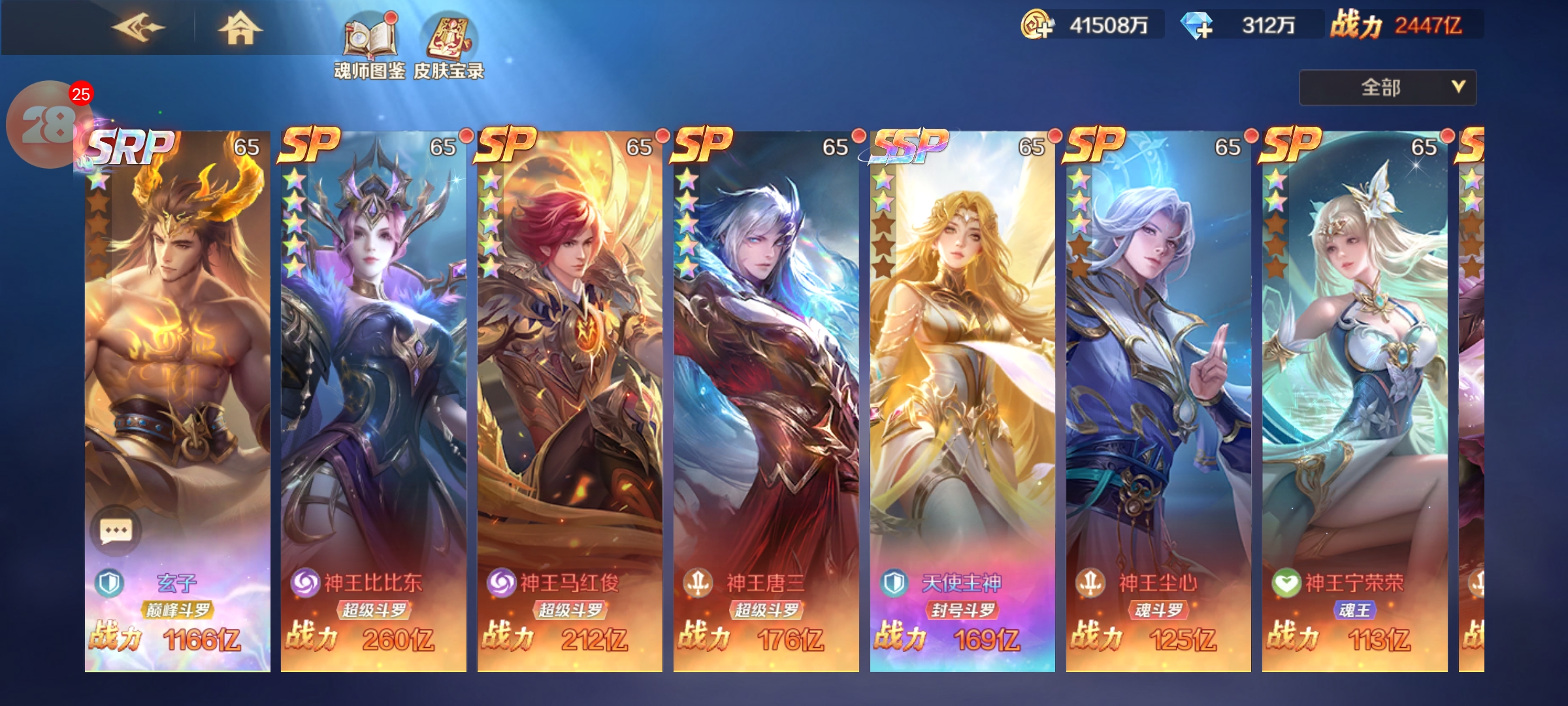Open the 全部 filter dropdown
The height and width of the screenshot is (706, 1568).
1387,88
